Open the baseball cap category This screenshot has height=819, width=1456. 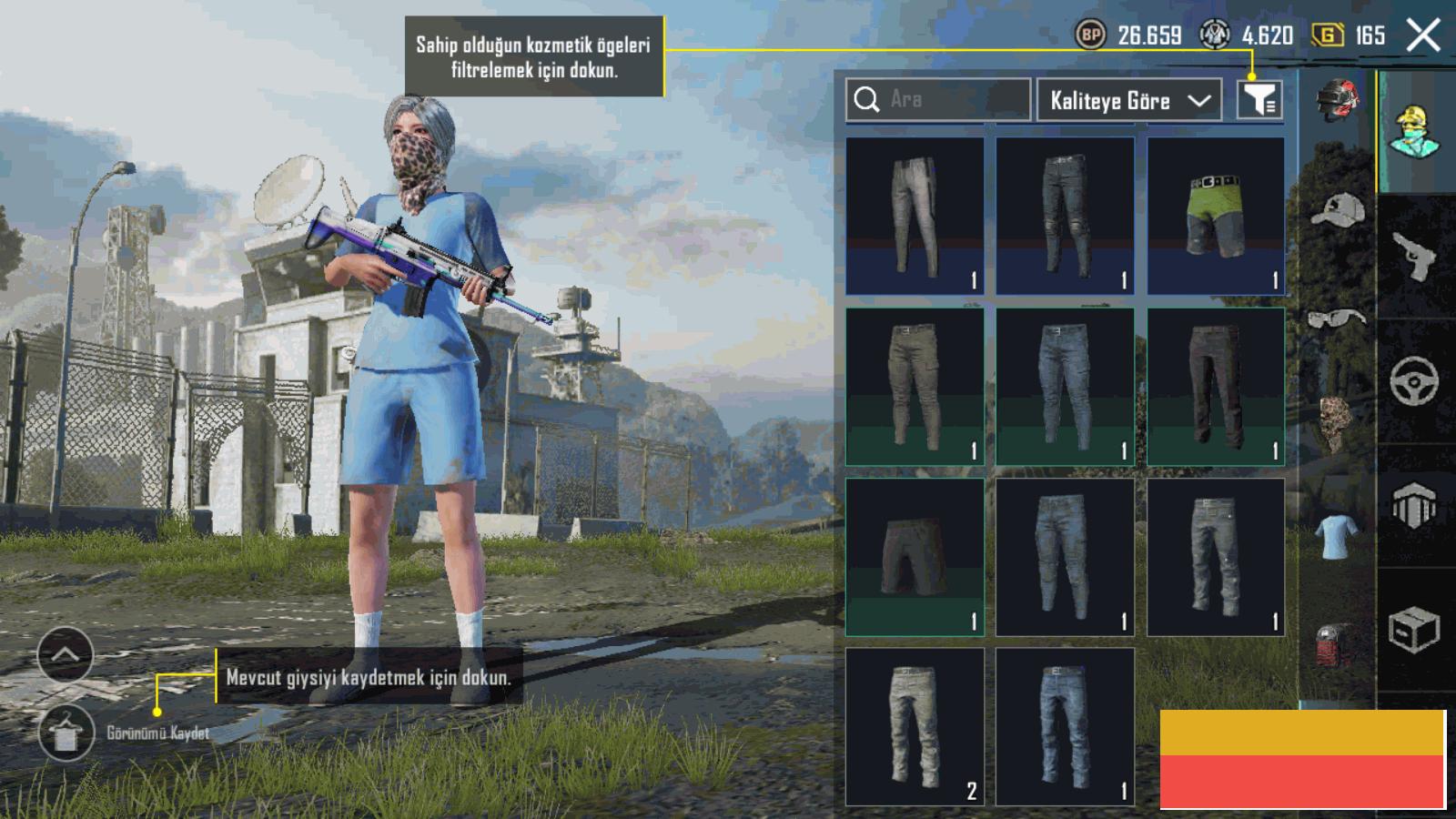tap(1337, 211)
